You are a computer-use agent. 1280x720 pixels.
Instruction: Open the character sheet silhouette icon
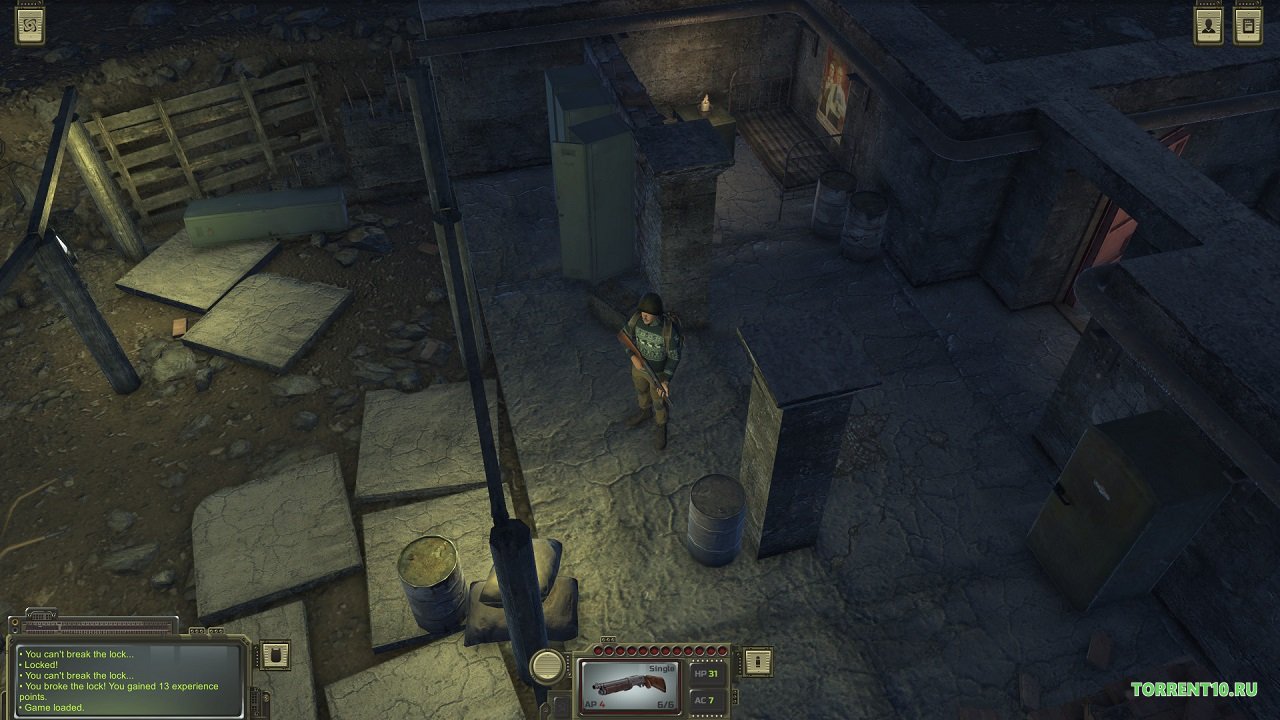click(x=1209, y=26)
